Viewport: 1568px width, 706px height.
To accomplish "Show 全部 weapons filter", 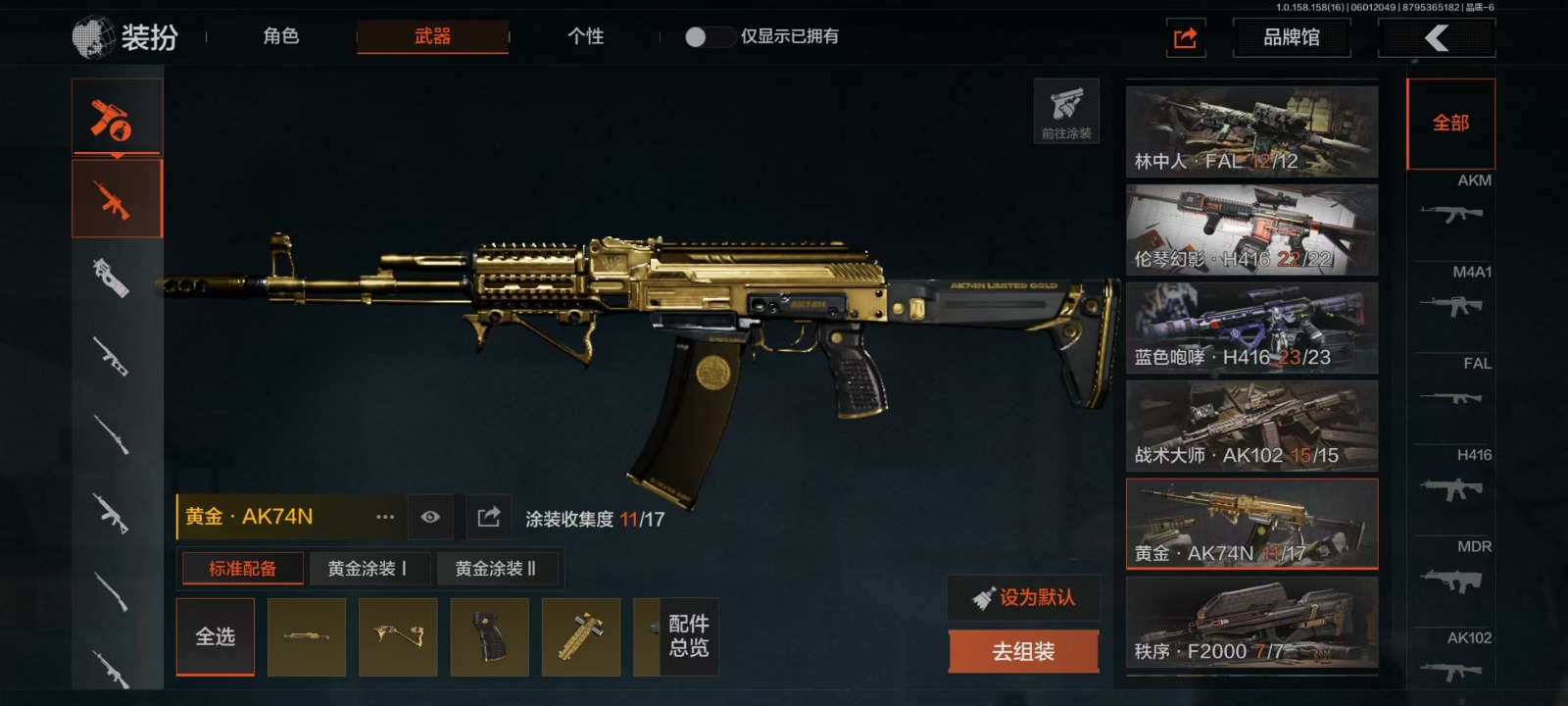I will [x=1450, y=124].
